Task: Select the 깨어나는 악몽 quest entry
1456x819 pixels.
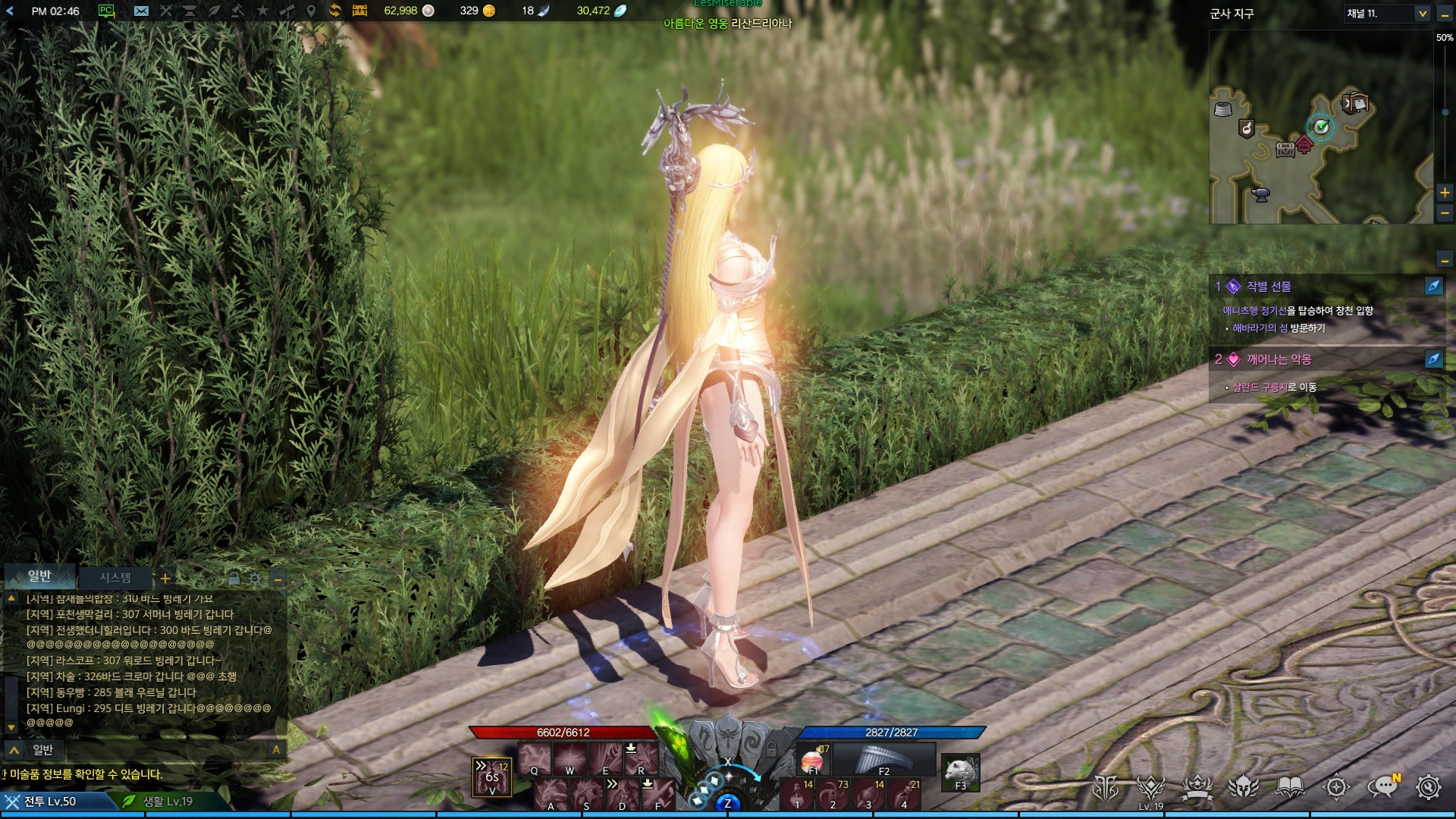Action: coord(1279,359)
